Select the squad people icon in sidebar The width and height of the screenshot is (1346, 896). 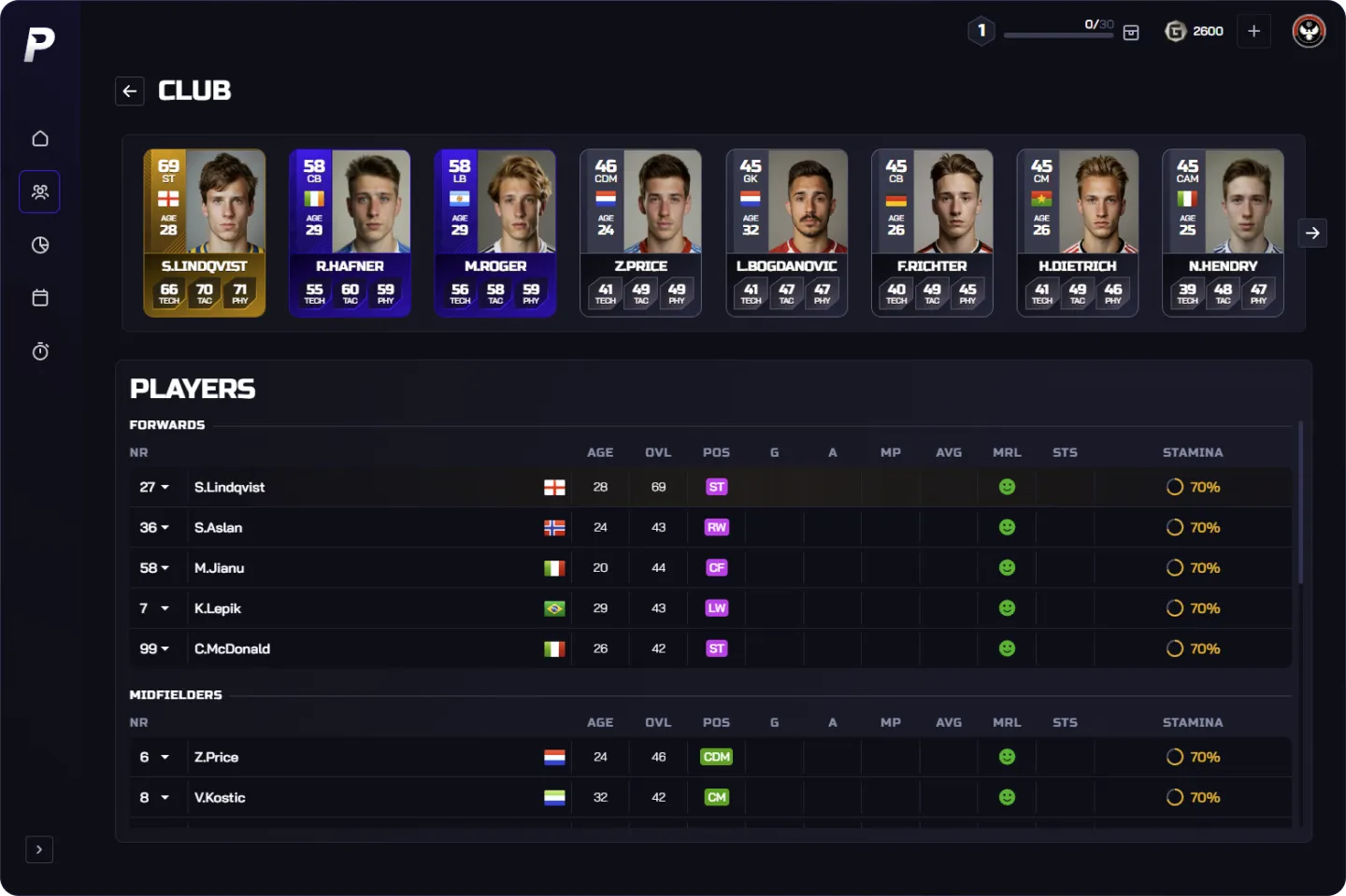click(40, 192)
